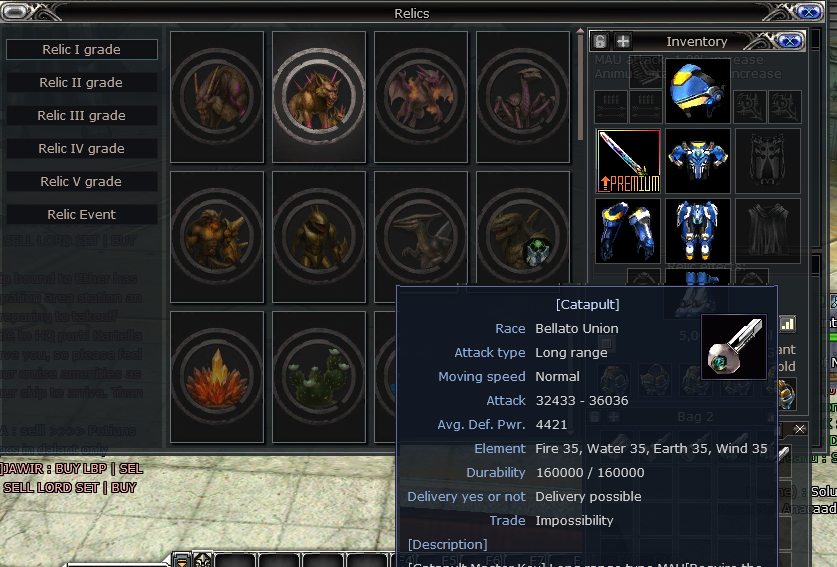Open the Relic III grade list

coord(81,115)
